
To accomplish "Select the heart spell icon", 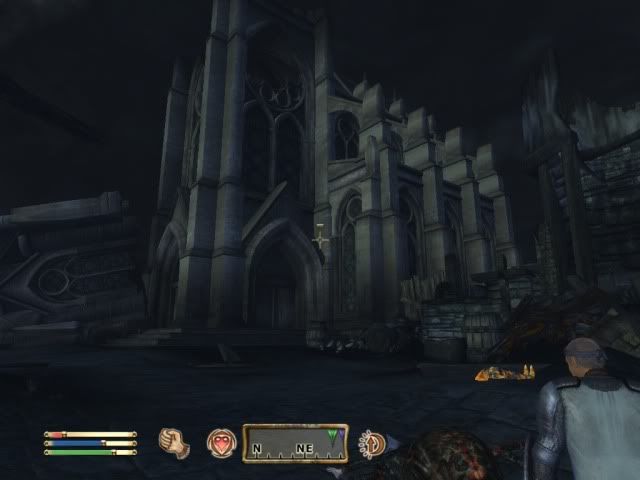I will click(x=220, y=442).
